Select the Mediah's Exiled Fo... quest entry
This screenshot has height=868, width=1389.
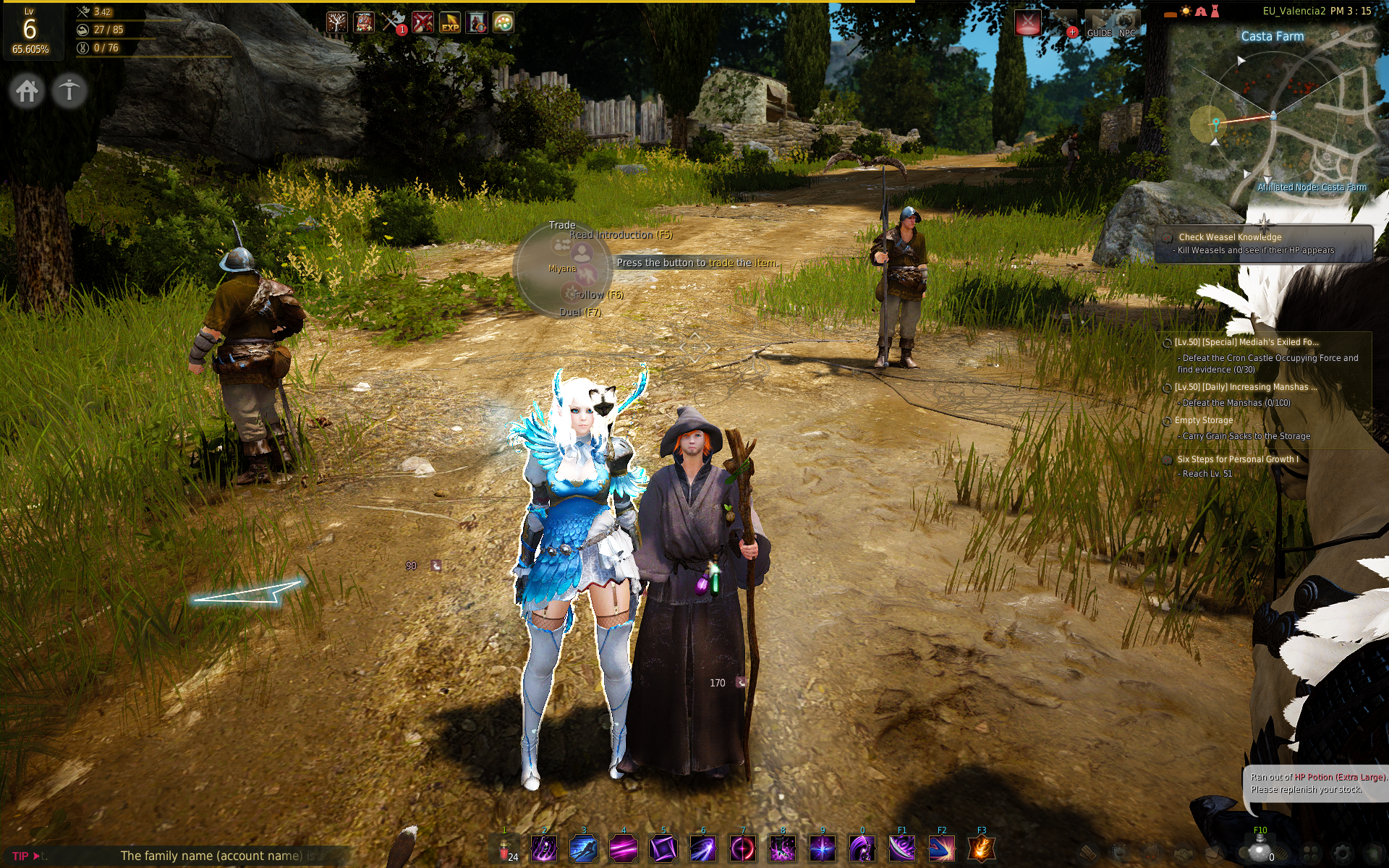(x=1246, y=342)
